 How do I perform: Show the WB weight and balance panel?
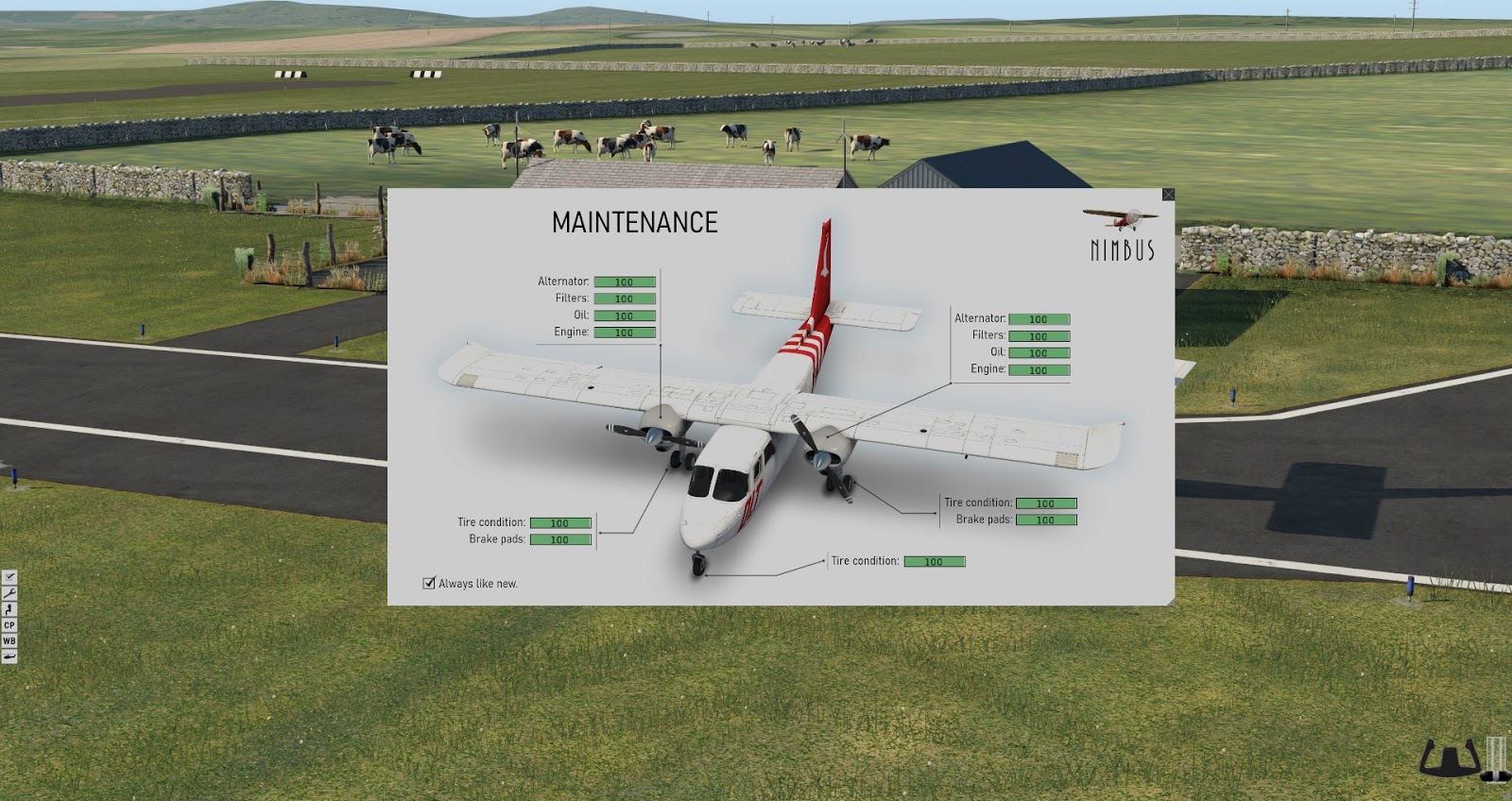point(9,640)
